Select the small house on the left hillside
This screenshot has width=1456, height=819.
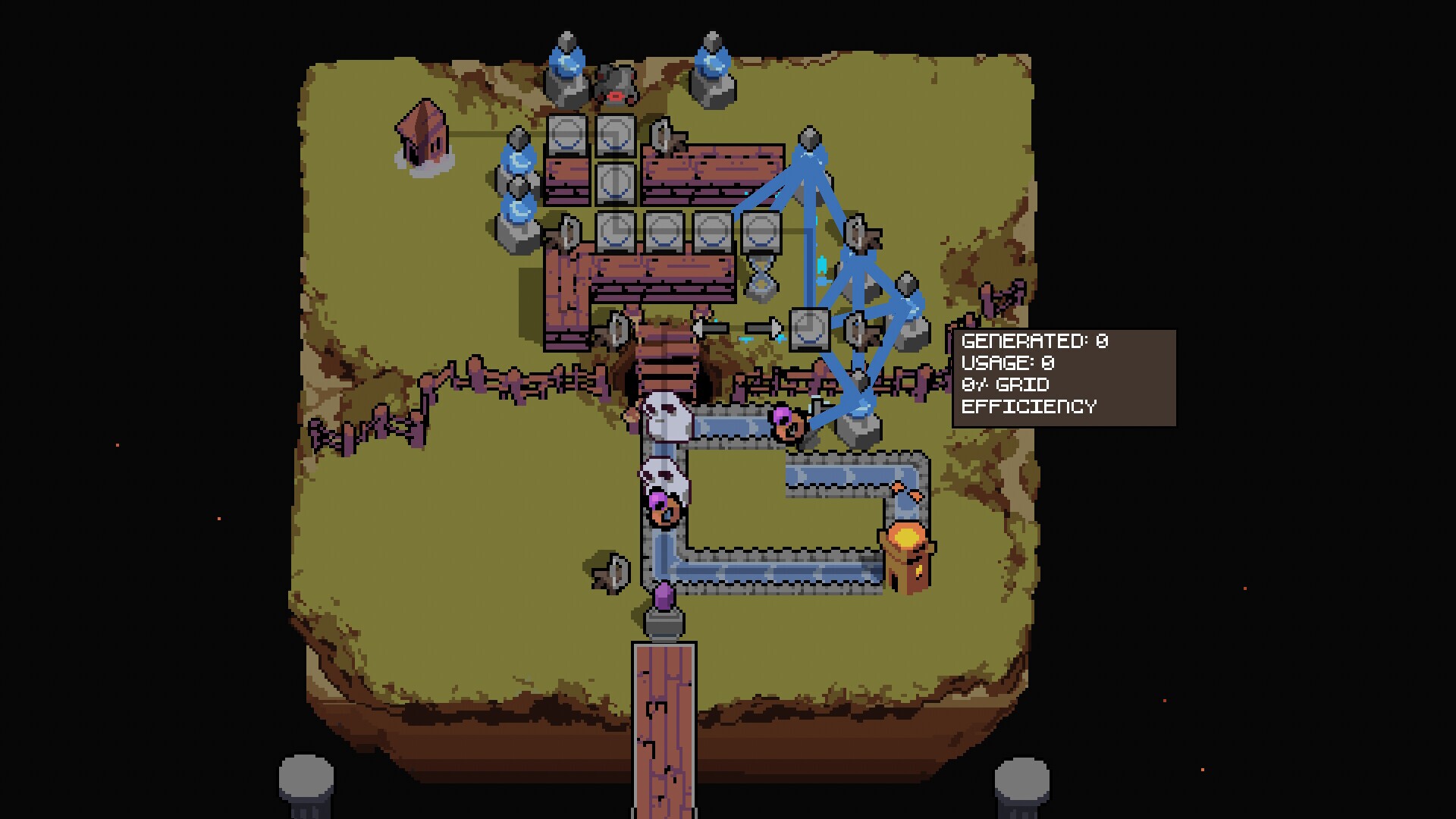(421, 136)
